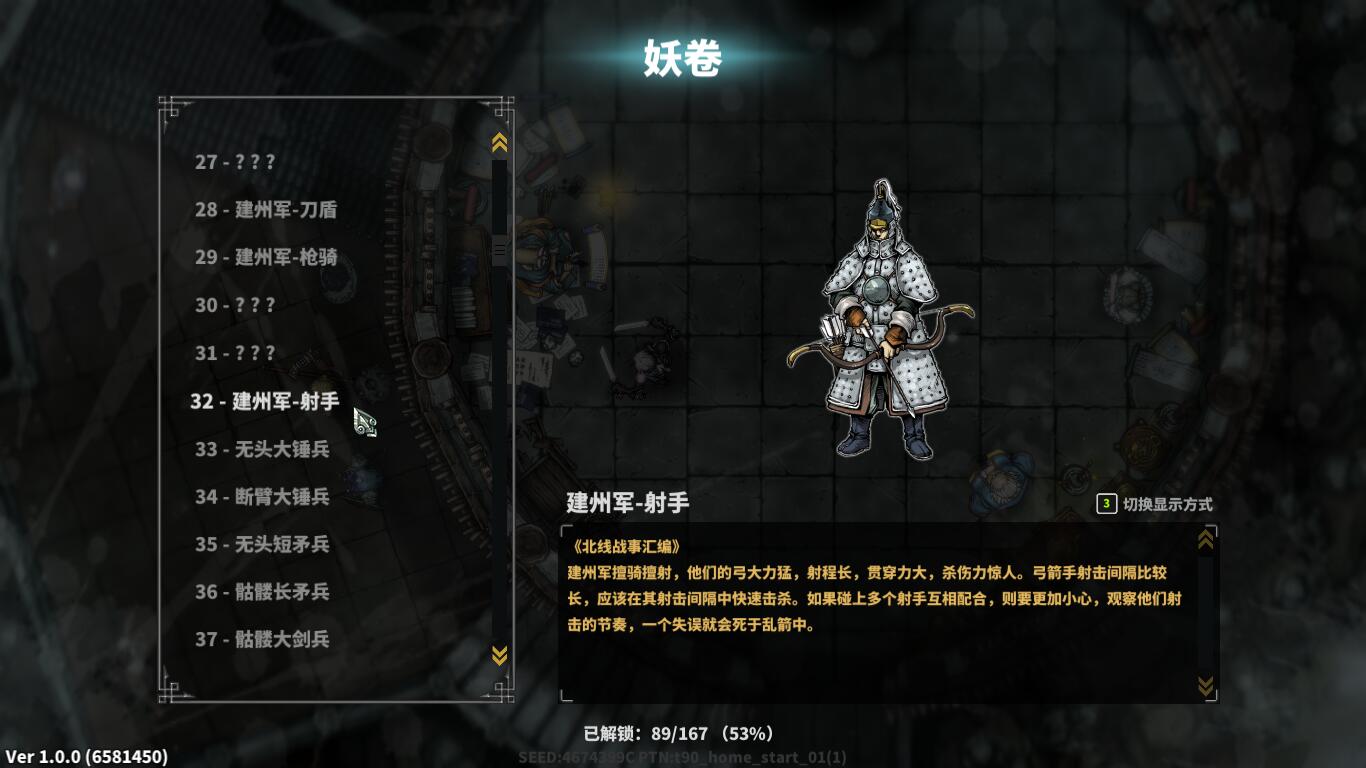Click the '3' hotkey icon beside 切换显示方式

(x=1106, y=505)
